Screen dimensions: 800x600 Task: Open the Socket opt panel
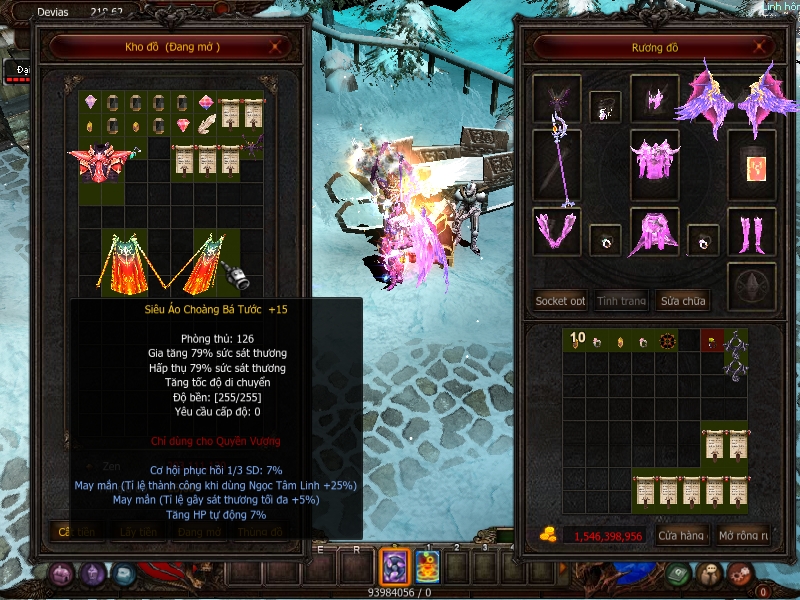(x=560, y=300)
